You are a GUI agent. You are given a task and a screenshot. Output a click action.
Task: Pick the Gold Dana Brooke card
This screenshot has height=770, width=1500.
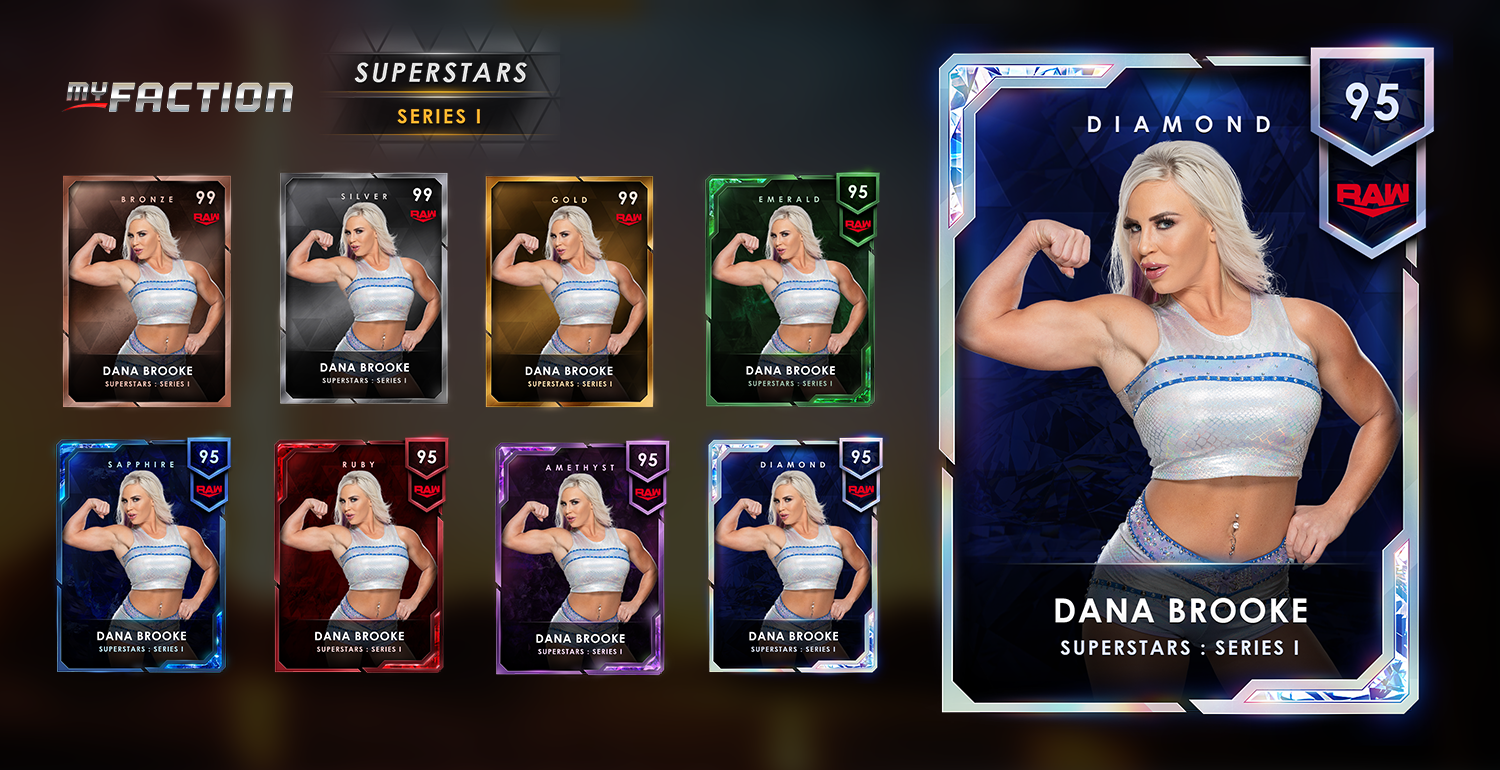(569, 291)
